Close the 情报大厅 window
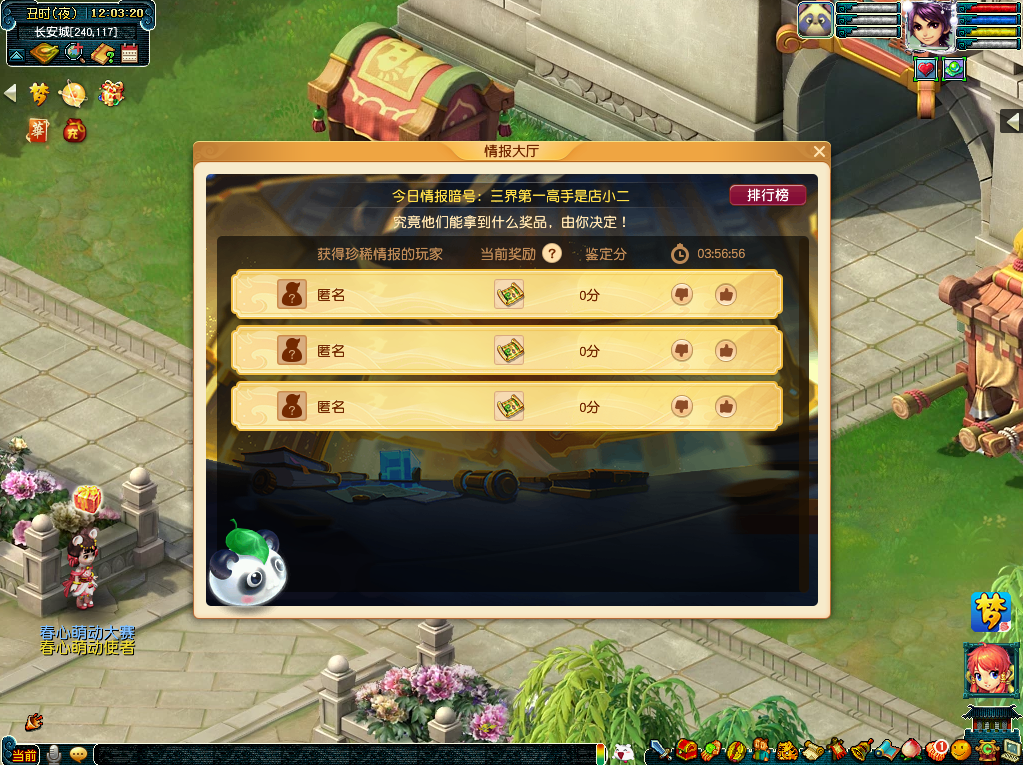Image resolution: width=1023 pixels, height=765 pixels. coord(819,152)
